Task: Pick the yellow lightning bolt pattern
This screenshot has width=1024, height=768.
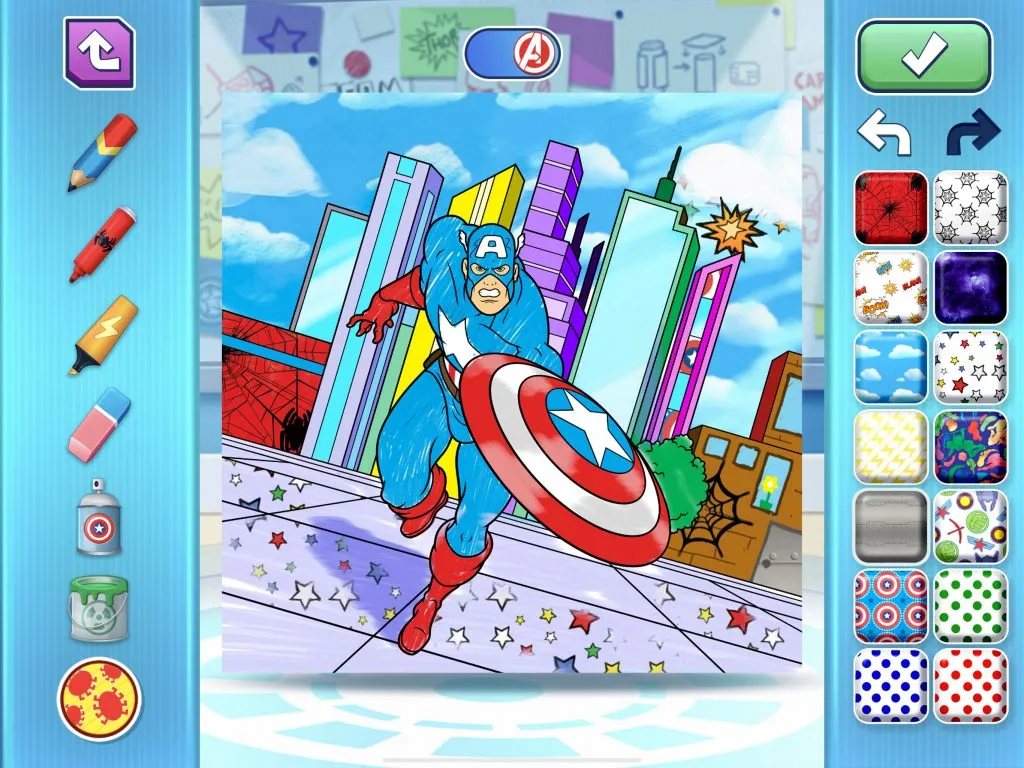Action: (x=891, y=446)
